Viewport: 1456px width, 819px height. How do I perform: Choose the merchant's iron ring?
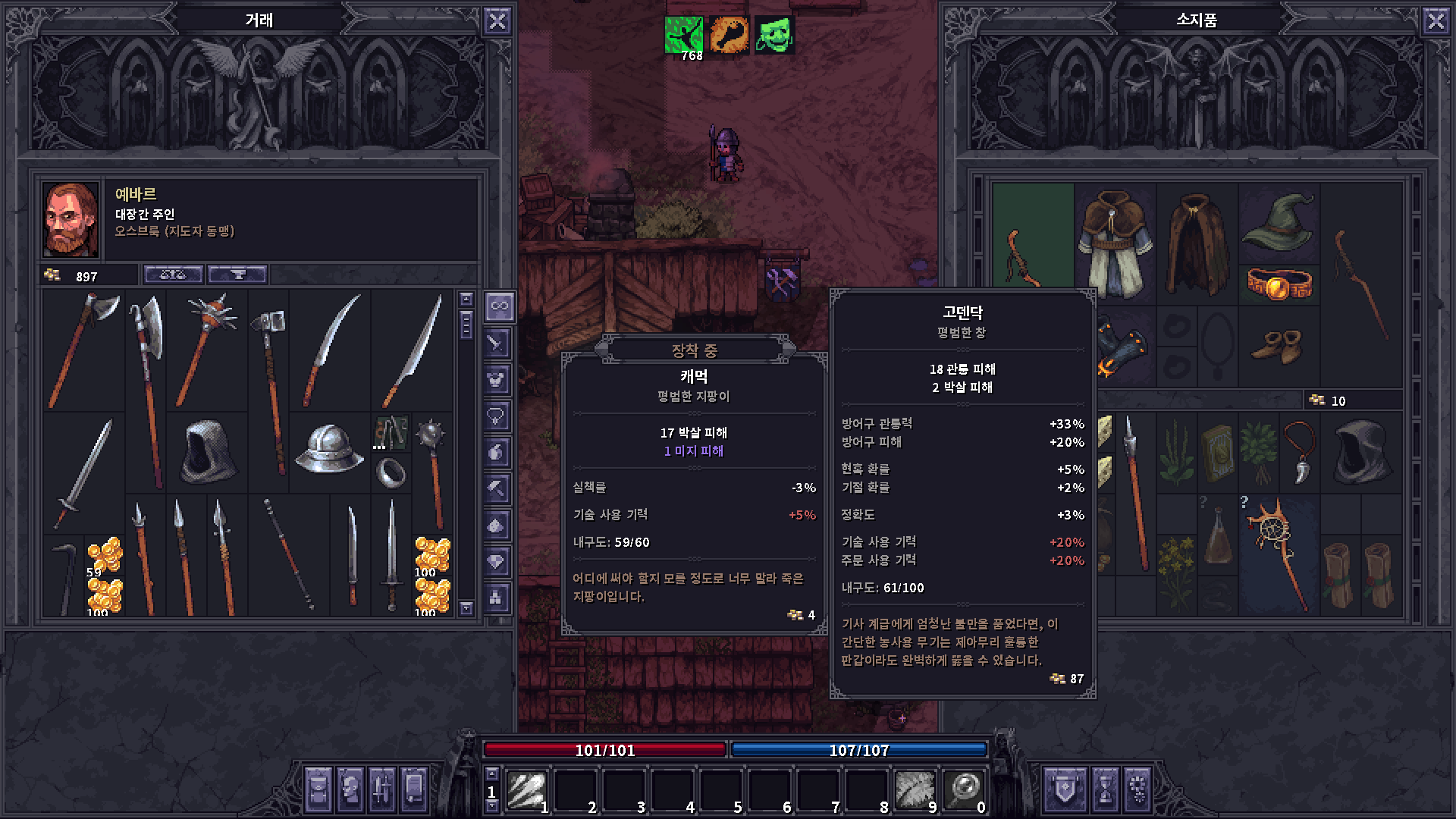click(391, 474)
